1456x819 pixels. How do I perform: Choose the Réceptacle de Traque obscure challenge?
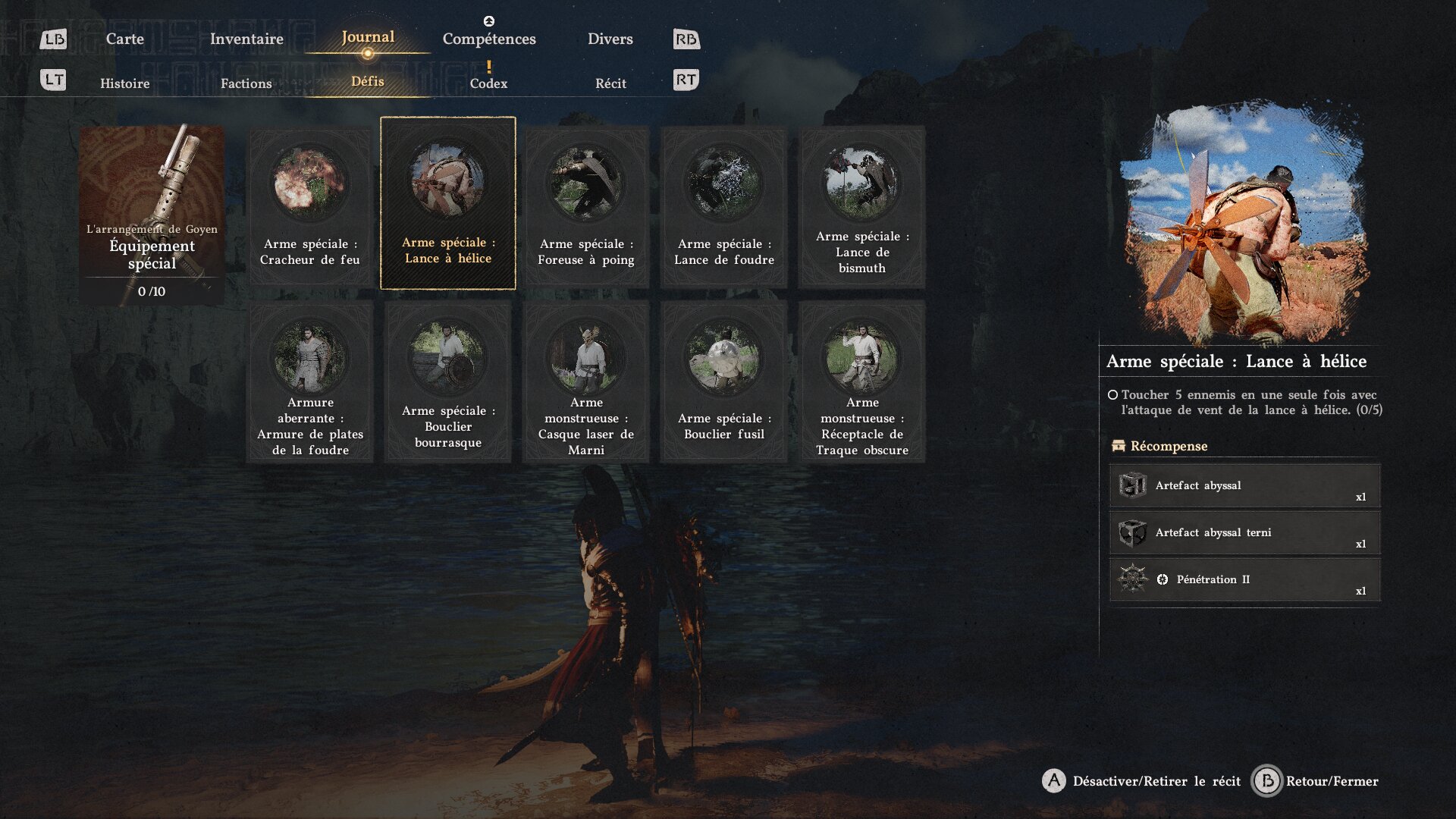(862, 381)
